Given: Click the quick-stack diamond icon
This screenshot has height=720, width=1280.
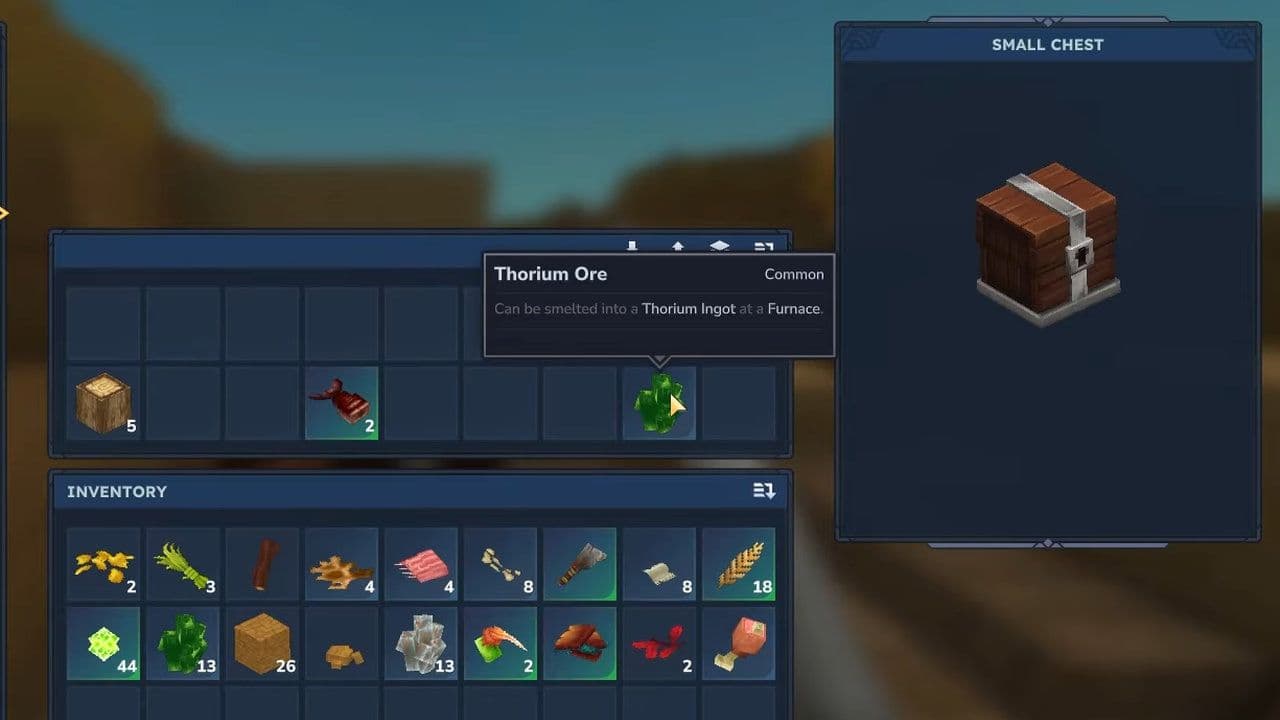Looking at the screenshot, I should tap(720, 246).
